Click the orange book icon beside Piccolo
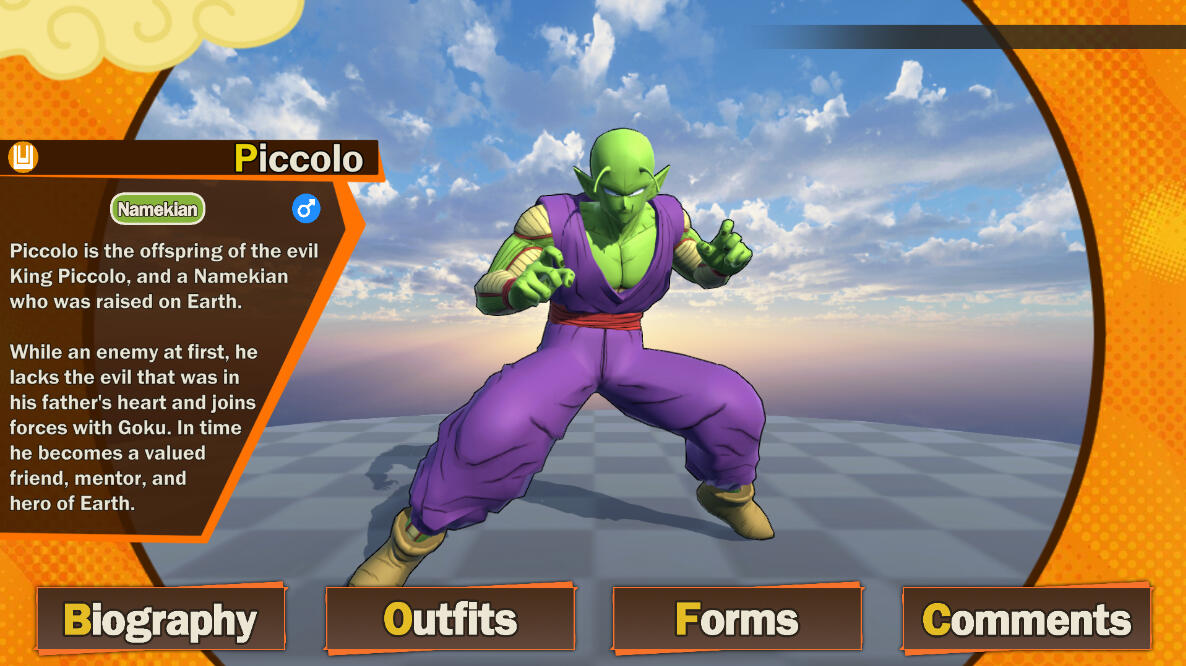1186x666 pixels. click(22, 157)
